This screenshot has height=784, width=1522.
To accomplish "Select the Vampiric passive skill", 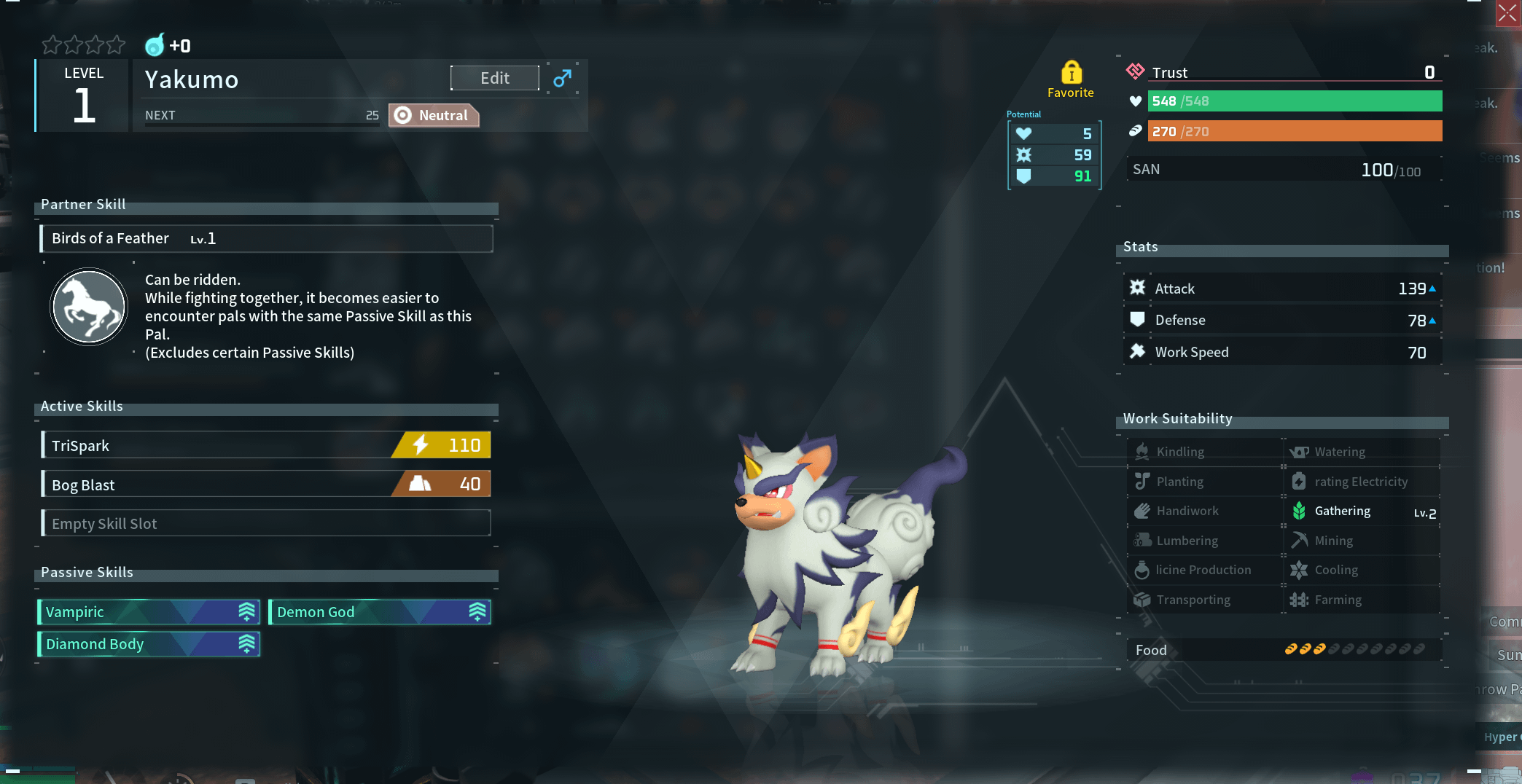I will pos(149,612).
